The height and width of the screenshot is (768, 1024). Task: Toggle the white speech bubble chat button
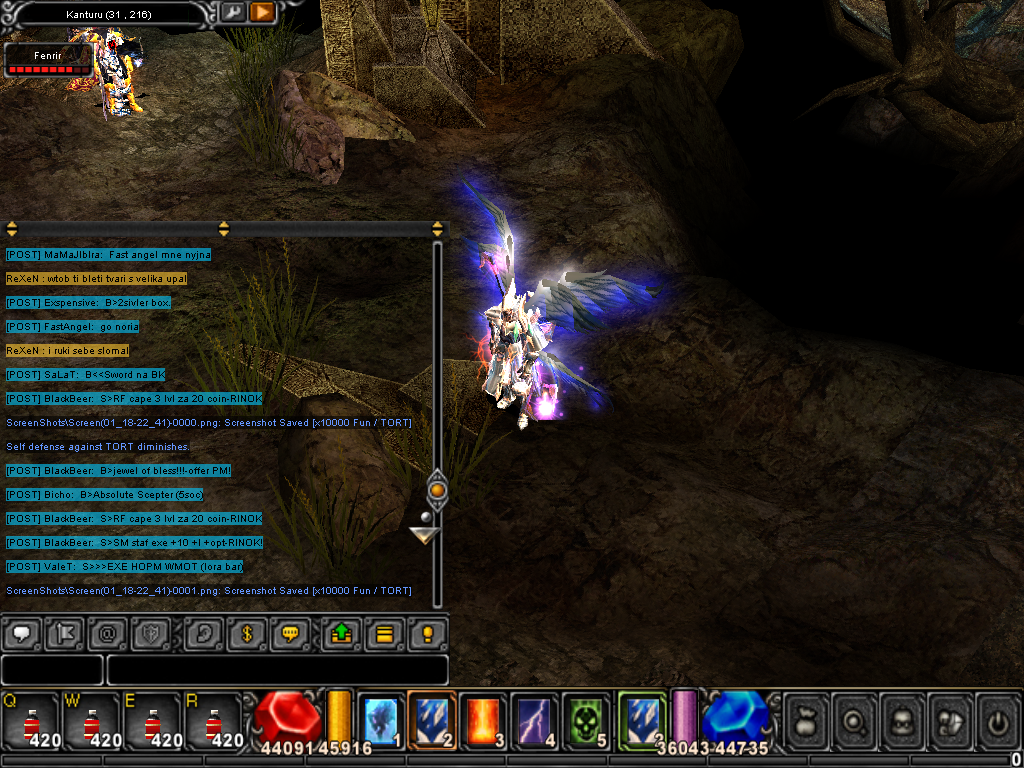tap(22, 633)
